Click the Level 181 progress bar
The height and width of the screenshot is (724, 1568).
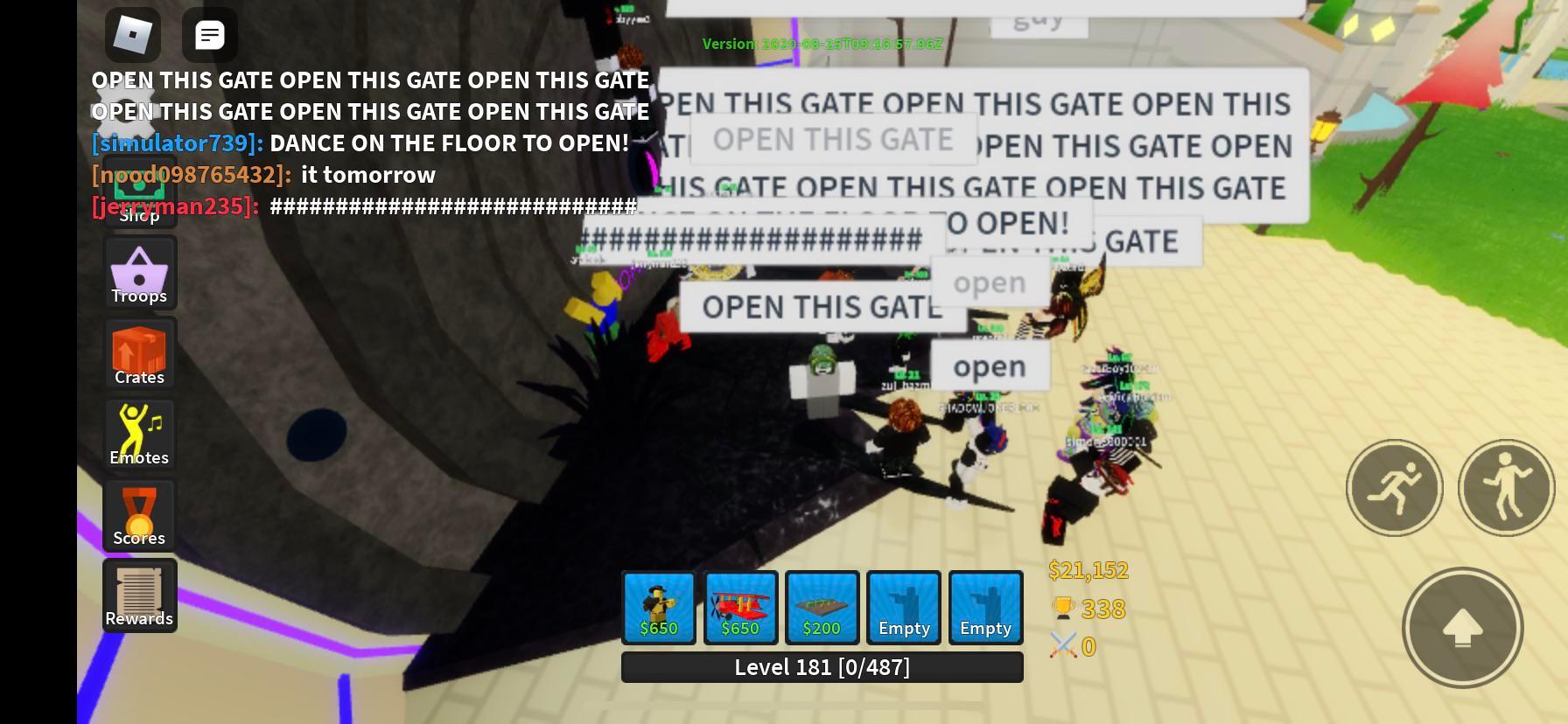pyautogui.click(x=822, y=666)
